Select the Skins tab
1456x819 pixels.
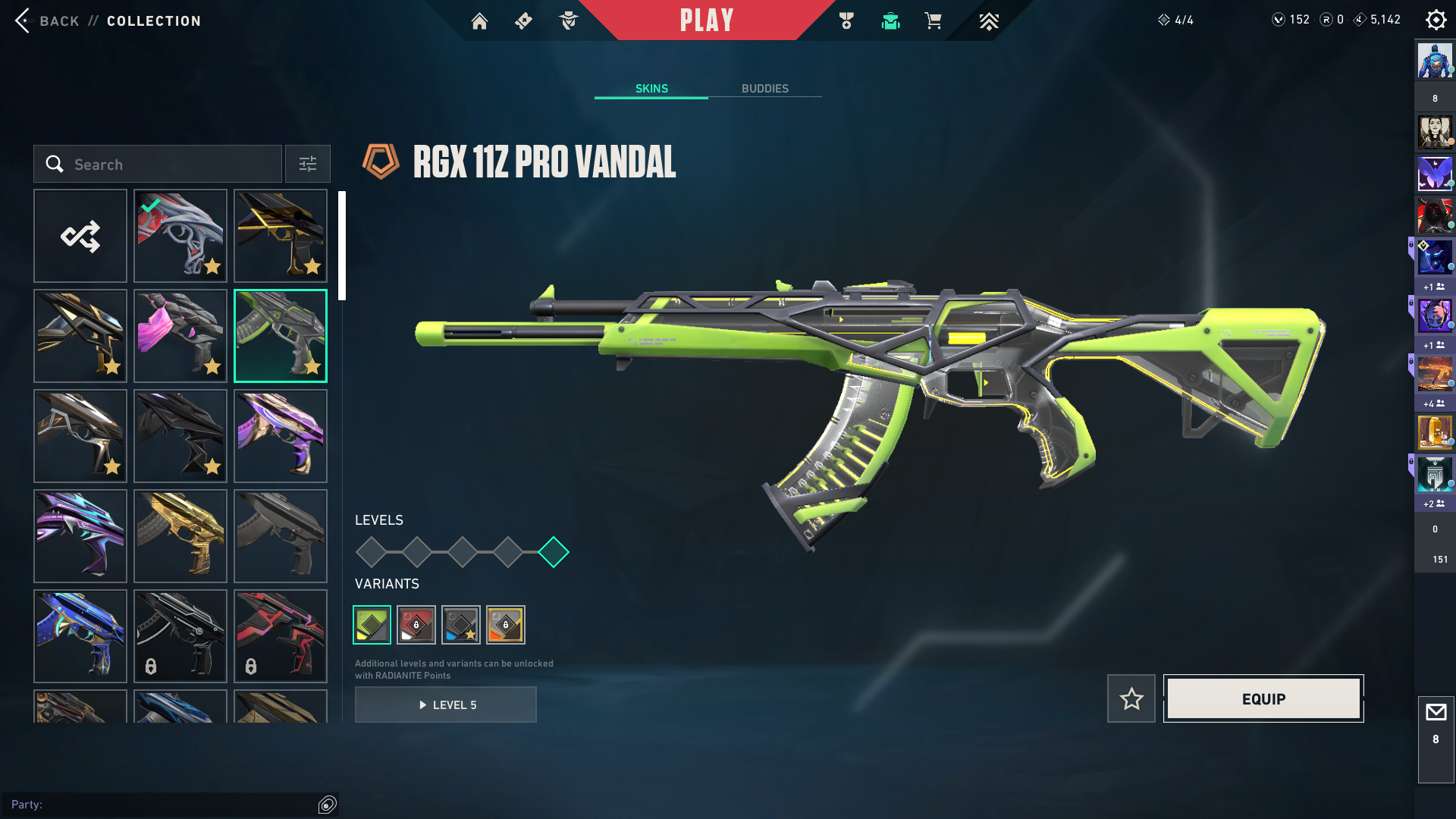coord(651,89)
